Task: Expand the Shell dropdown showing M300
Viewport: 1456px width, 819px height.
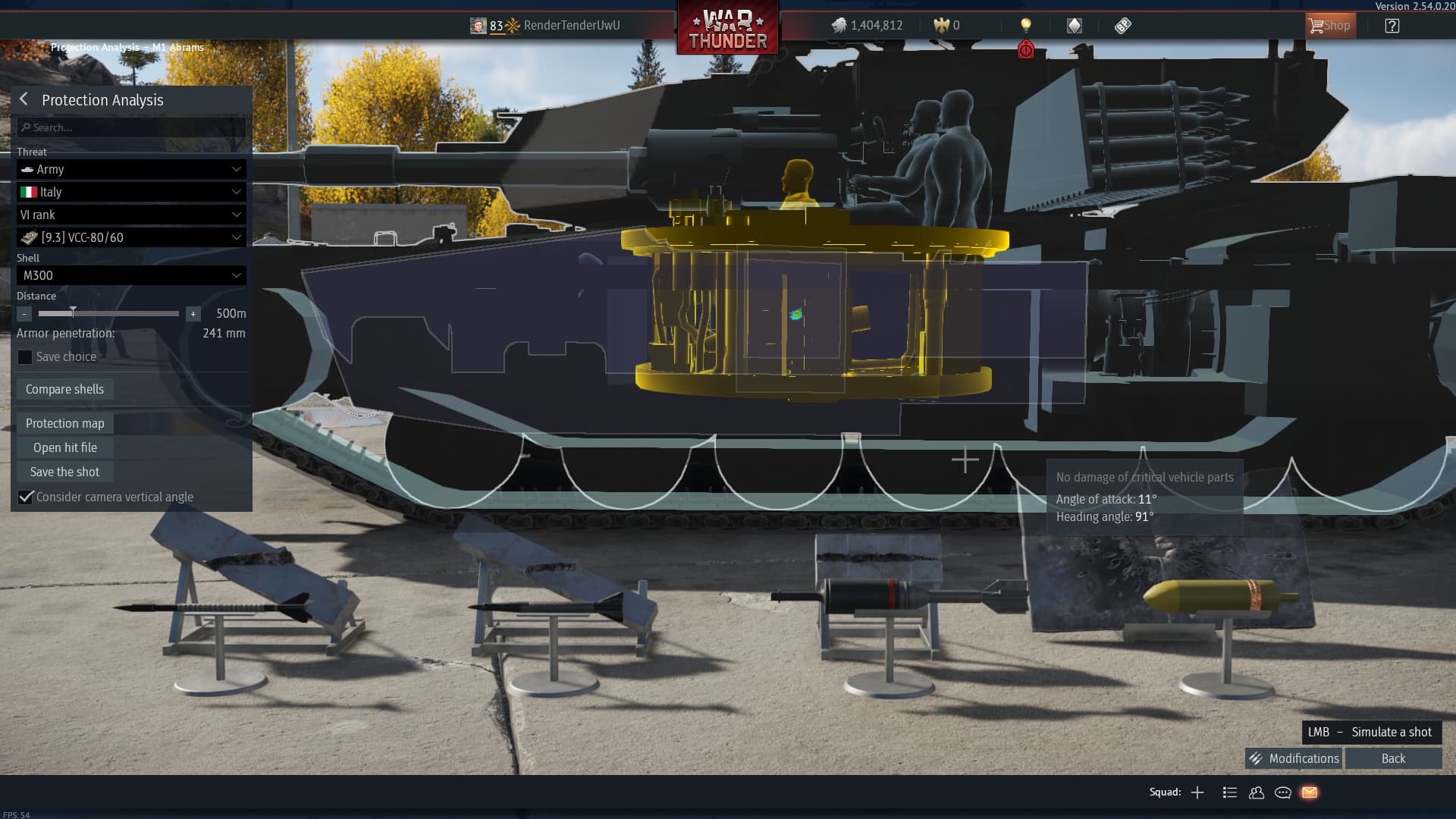Action: coord(130,275)
